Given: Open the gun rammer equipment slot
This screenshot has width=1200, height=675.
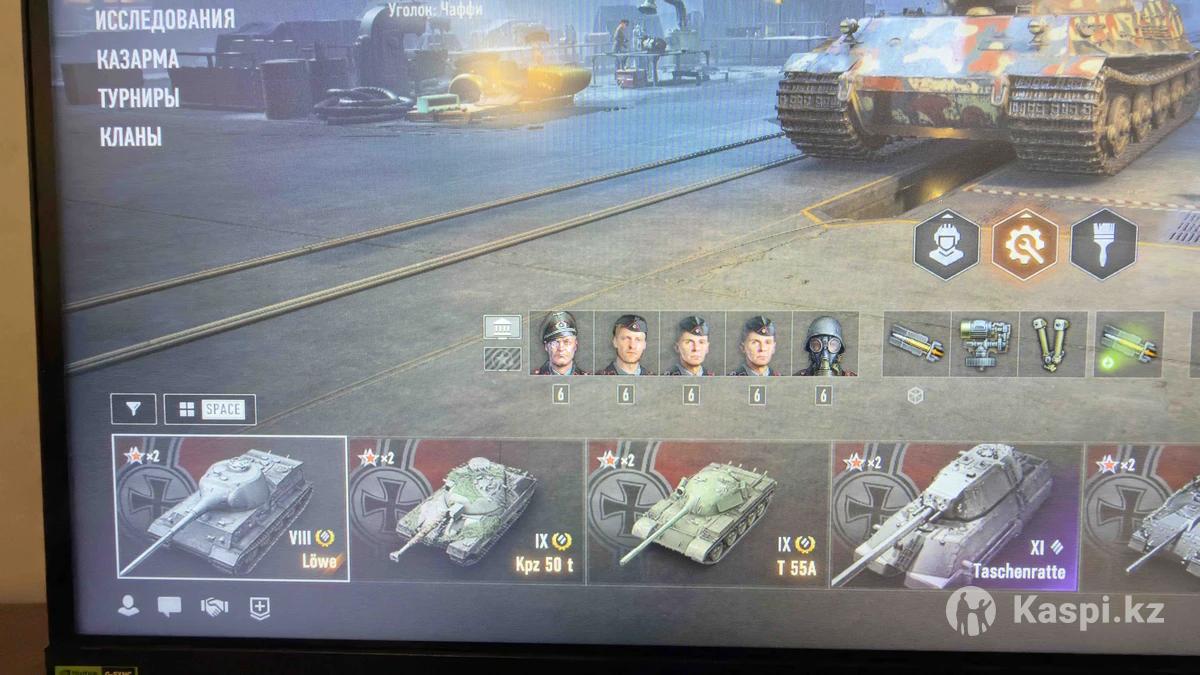Looking at the screenshot, I should pyautogui.click(x=916, y=345).
